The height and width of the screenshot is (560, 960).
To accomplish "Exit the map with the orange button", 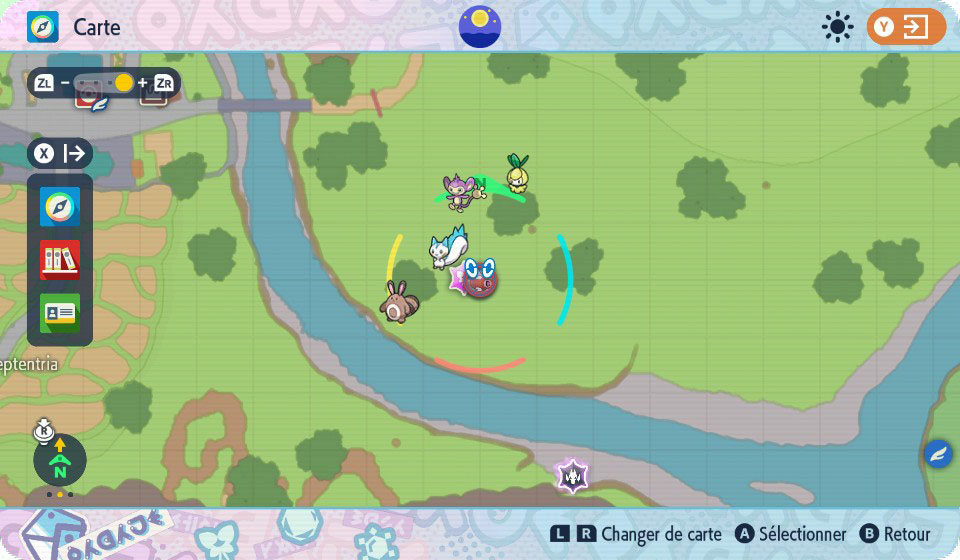I will pyautogui.click(x=906, y=27).
